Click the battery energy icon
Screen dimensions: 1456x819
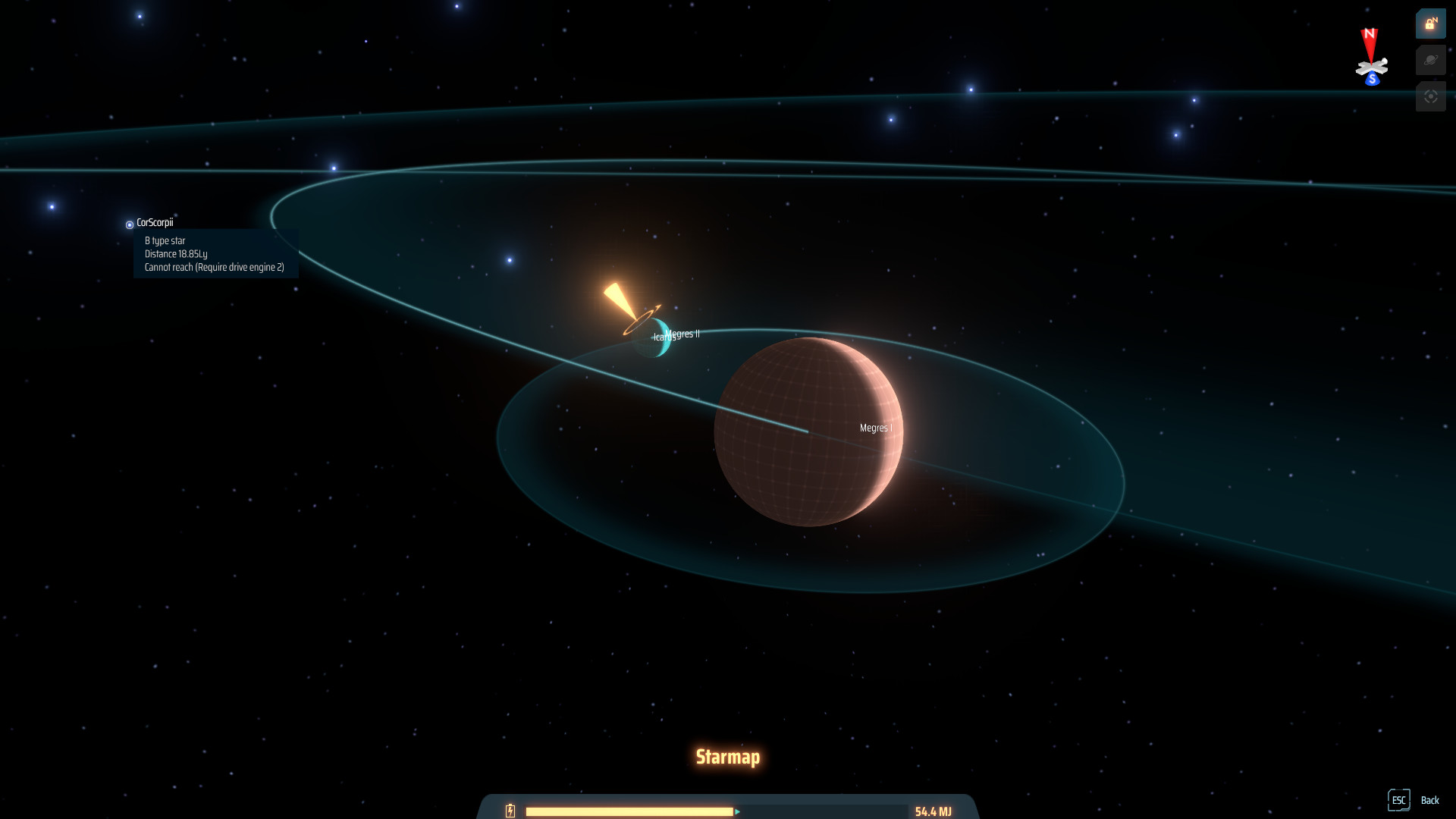510,811
